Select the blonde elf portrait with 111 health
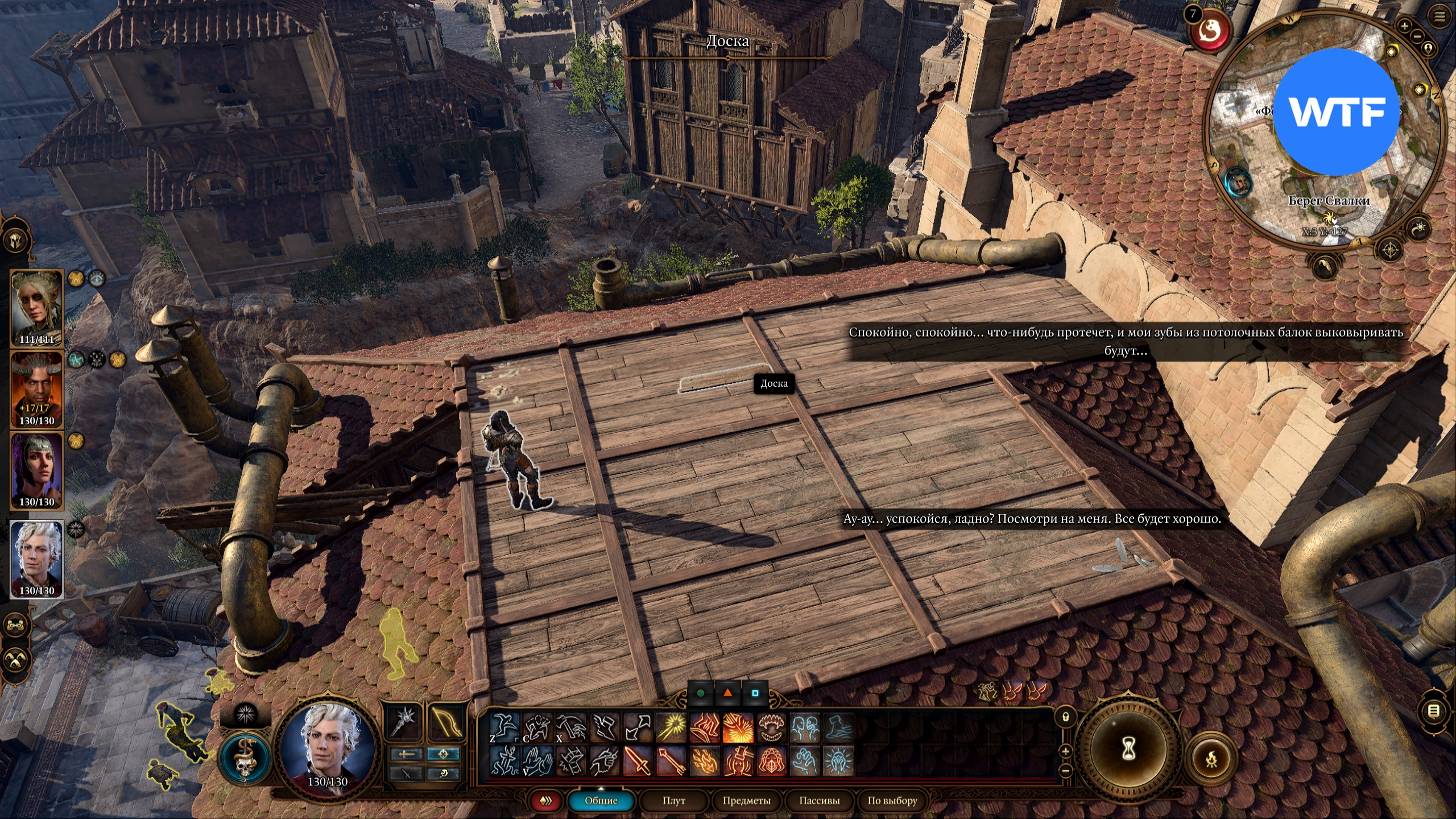 [37, 308]
